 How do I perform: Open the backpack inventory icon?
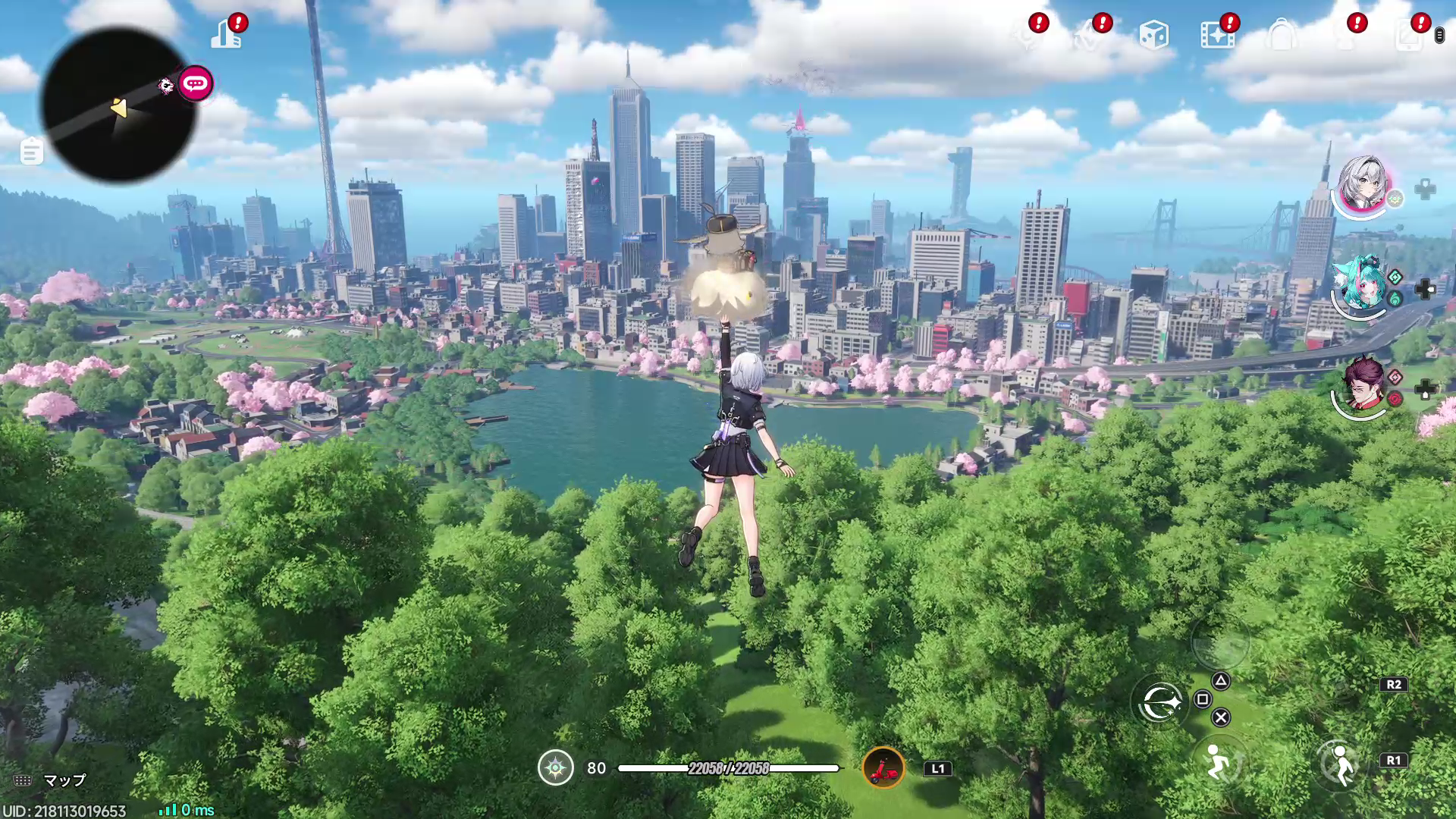click(1282, 34)
